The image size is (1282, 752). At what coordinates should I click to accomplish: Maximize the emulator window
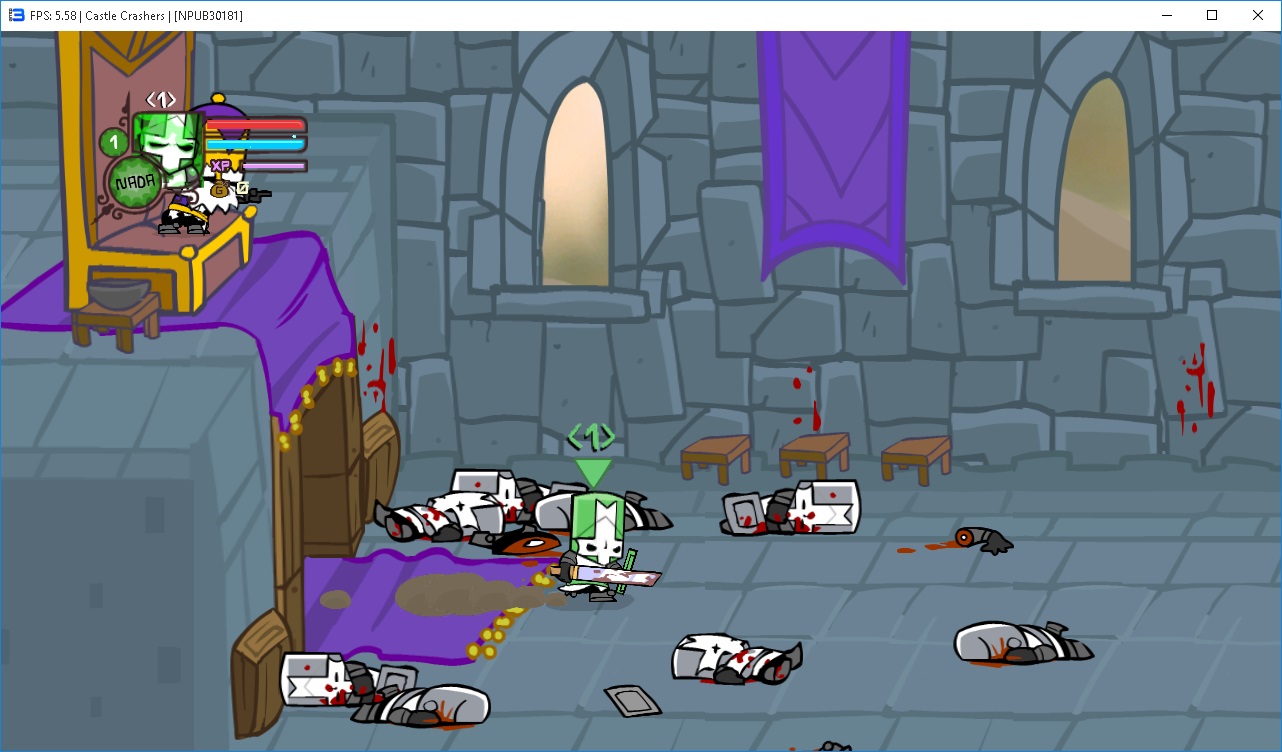click(1212, 15)
